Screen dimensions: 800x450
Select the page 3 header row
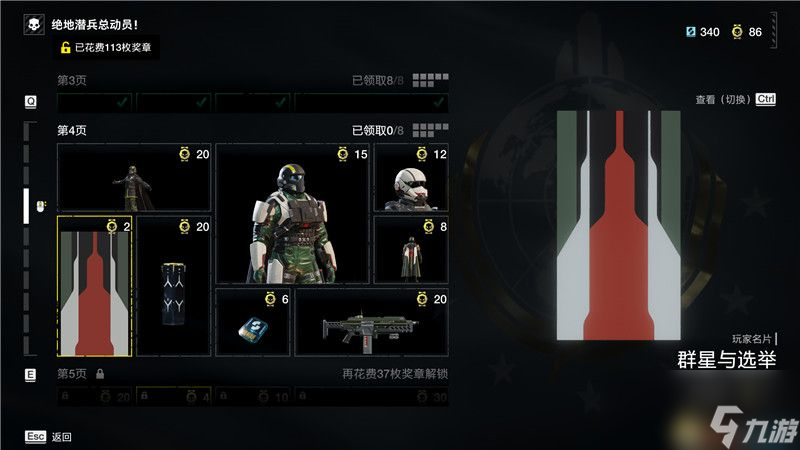point(252,80)
